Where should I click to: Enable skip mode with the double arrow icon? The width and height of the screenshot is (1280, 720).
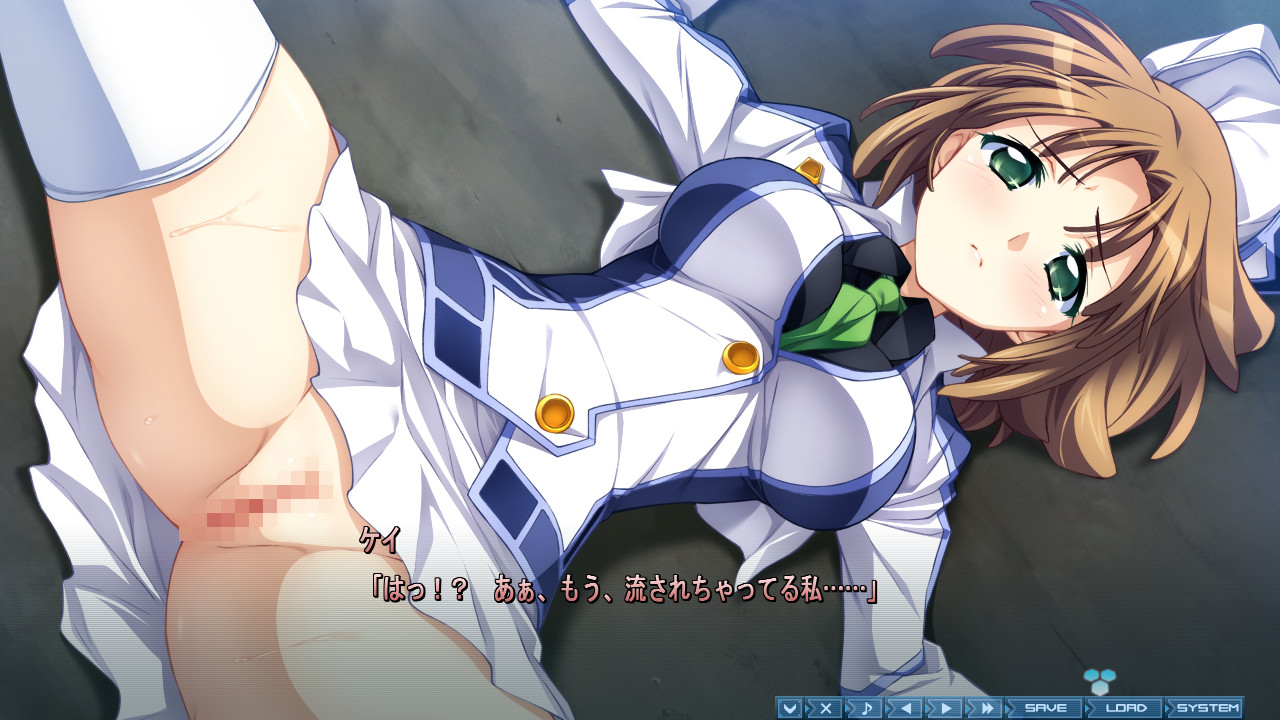(986, 707)
